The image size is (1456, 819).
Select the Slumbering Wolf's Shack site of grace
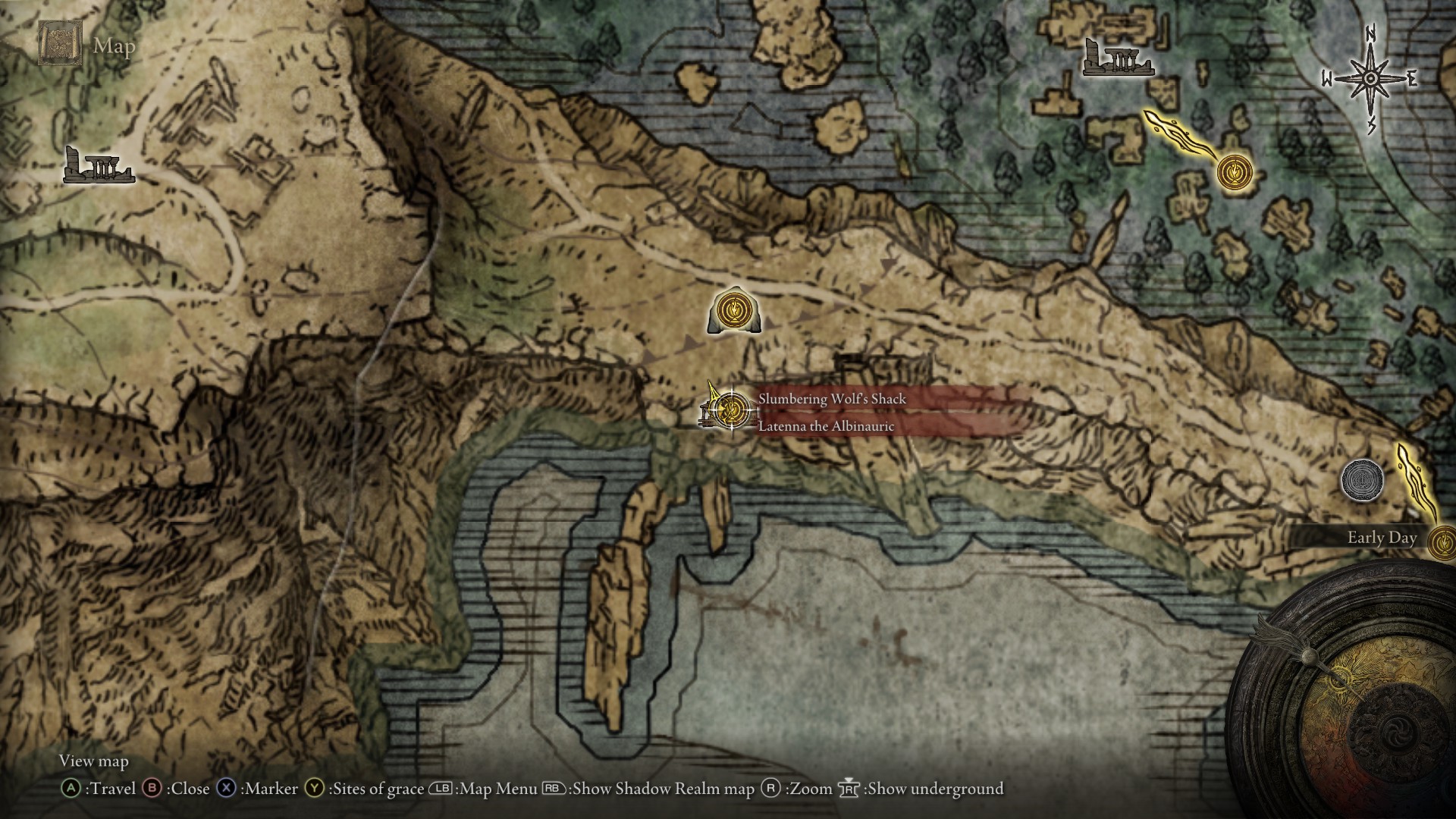click(731, 410)
